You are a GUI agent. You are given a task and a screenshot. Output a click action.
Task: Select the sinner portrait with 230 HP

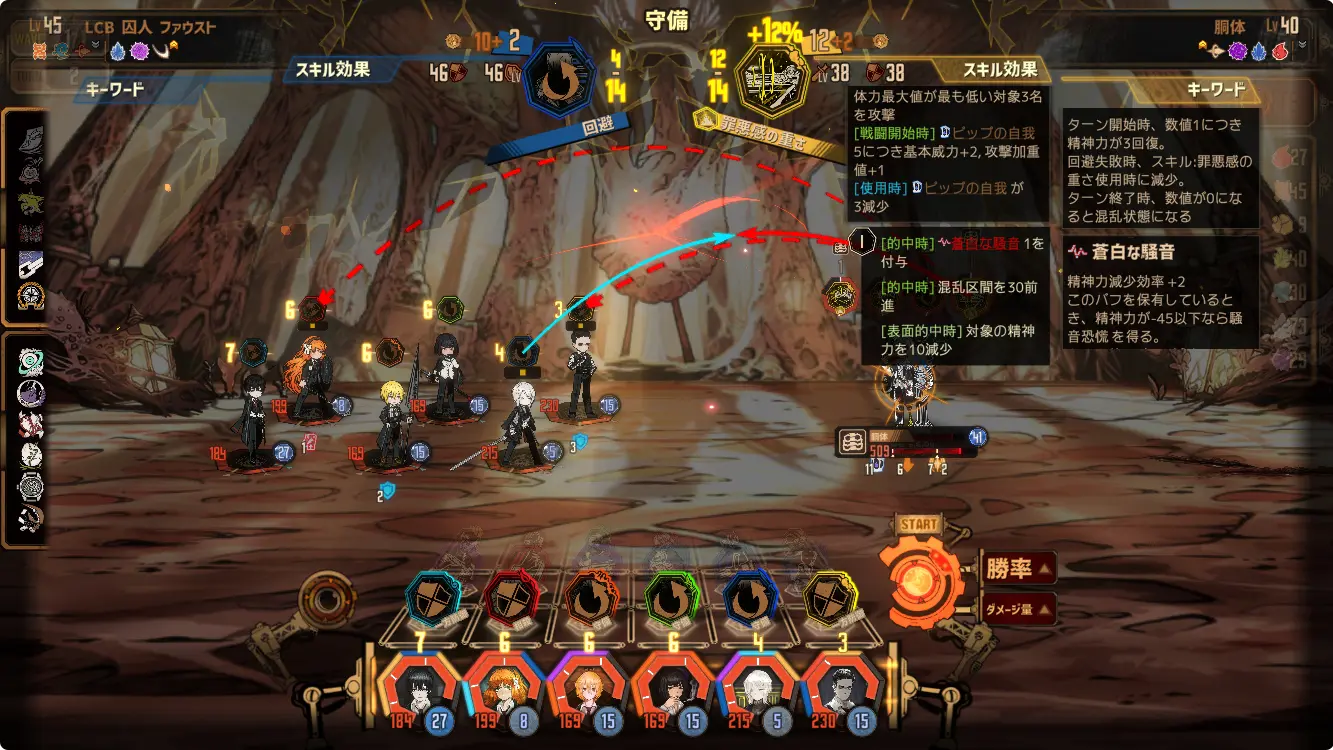point(838,688)
